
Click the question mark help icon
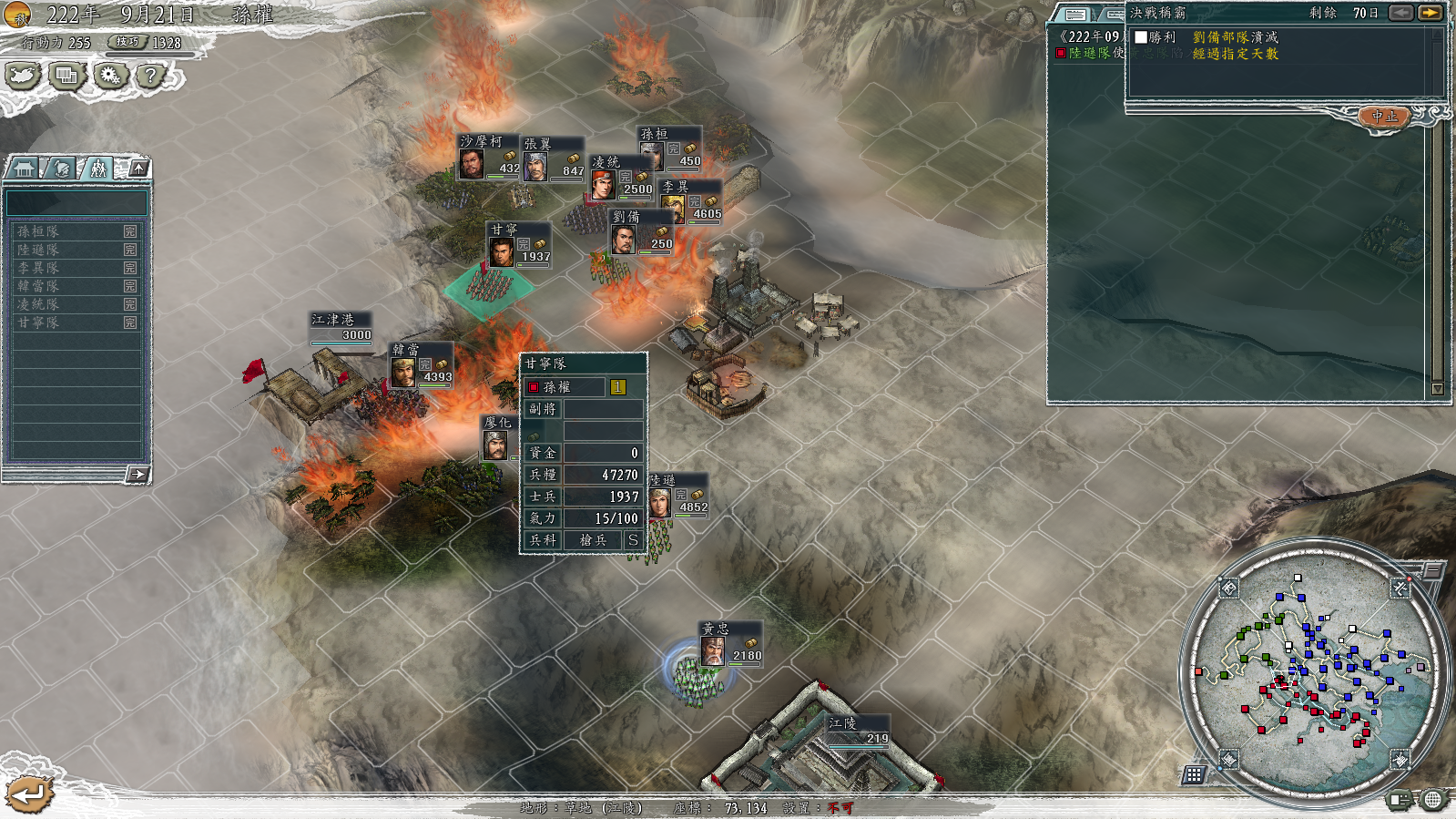point(150,76)
